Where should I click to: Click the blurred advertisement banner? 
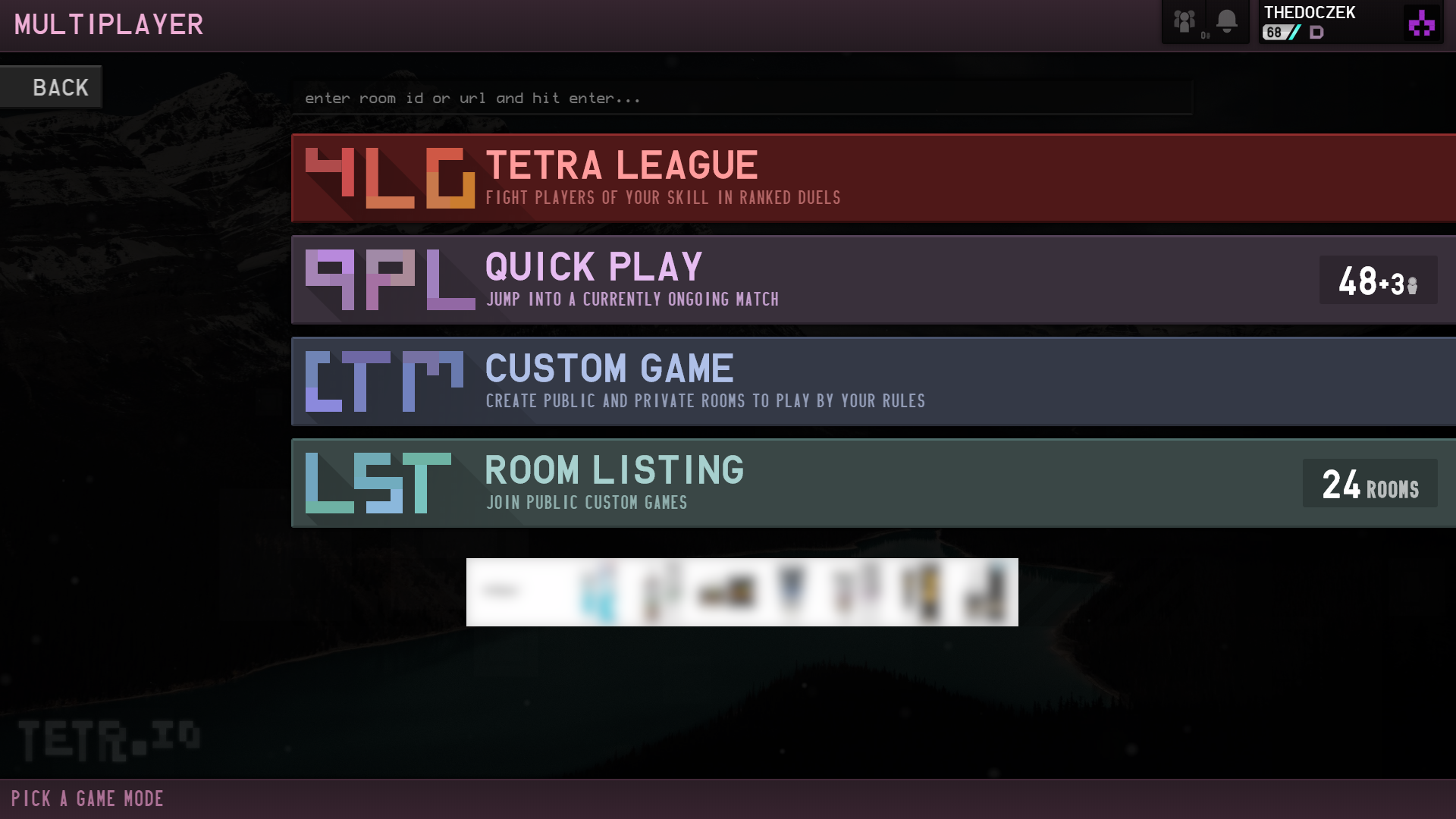[742, 592]
